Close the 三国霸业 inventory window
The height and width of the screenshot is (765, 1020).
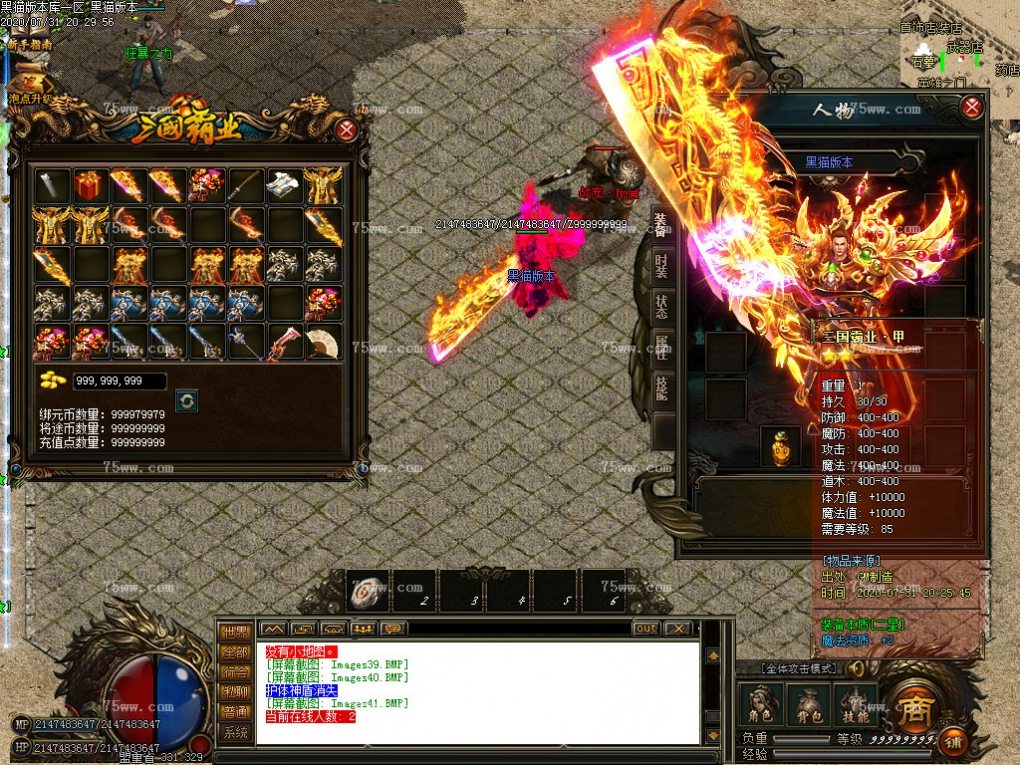pos(346,130)
